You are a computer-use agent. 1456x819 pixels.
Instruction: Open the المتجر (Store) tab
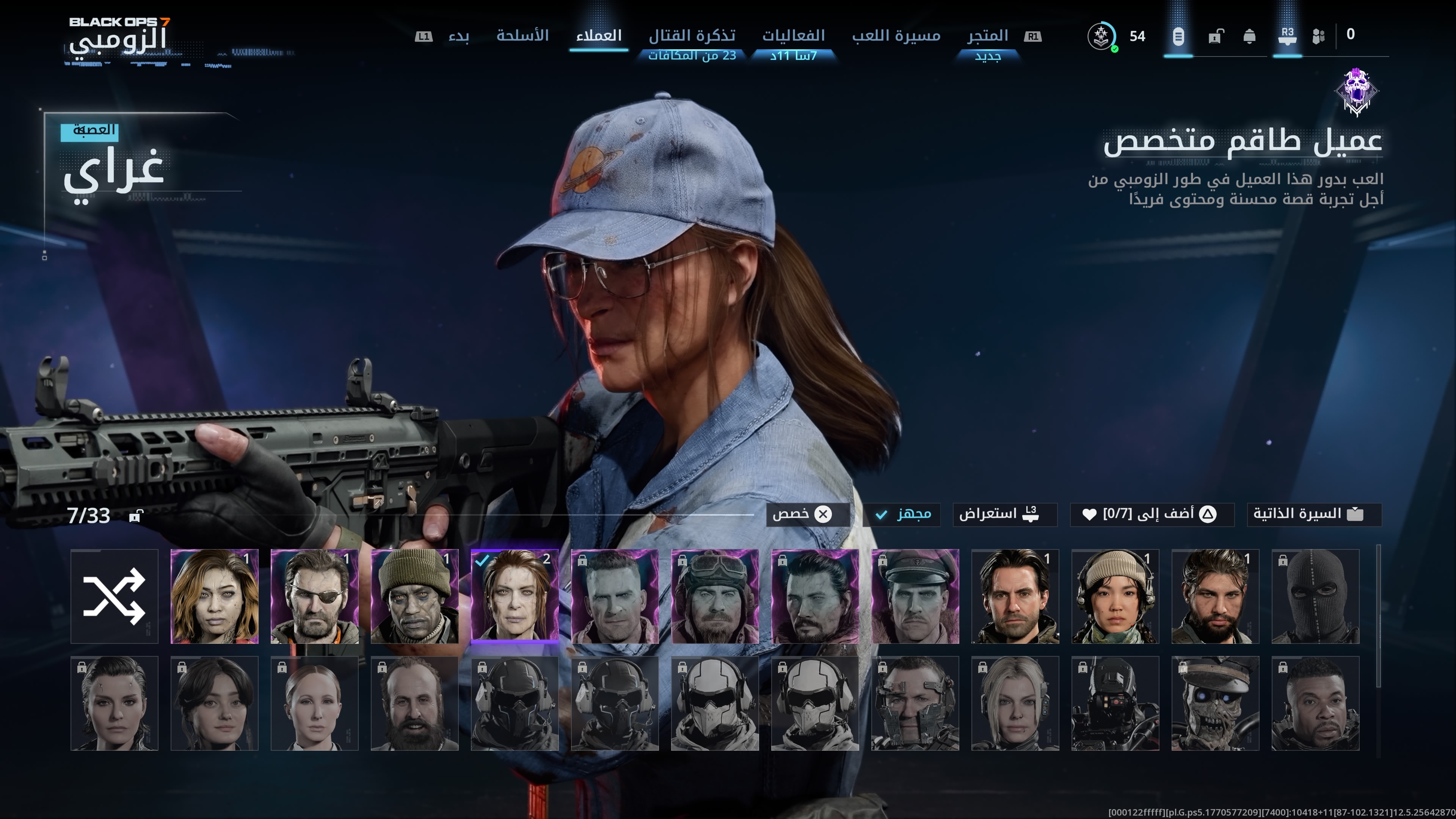(987, 36)
